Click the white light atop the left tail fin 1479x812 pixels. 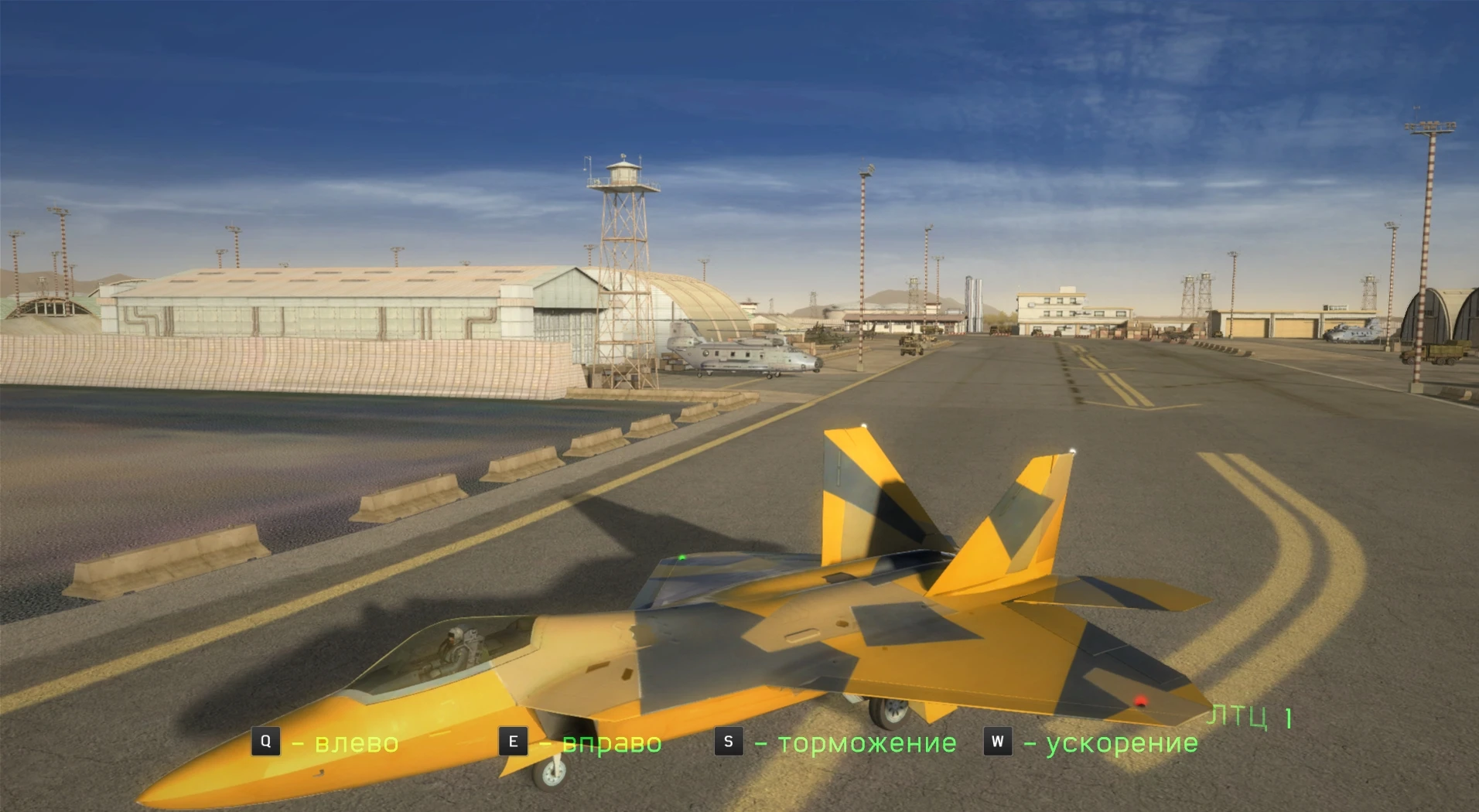pyautogui.click(x=863, y=425)
